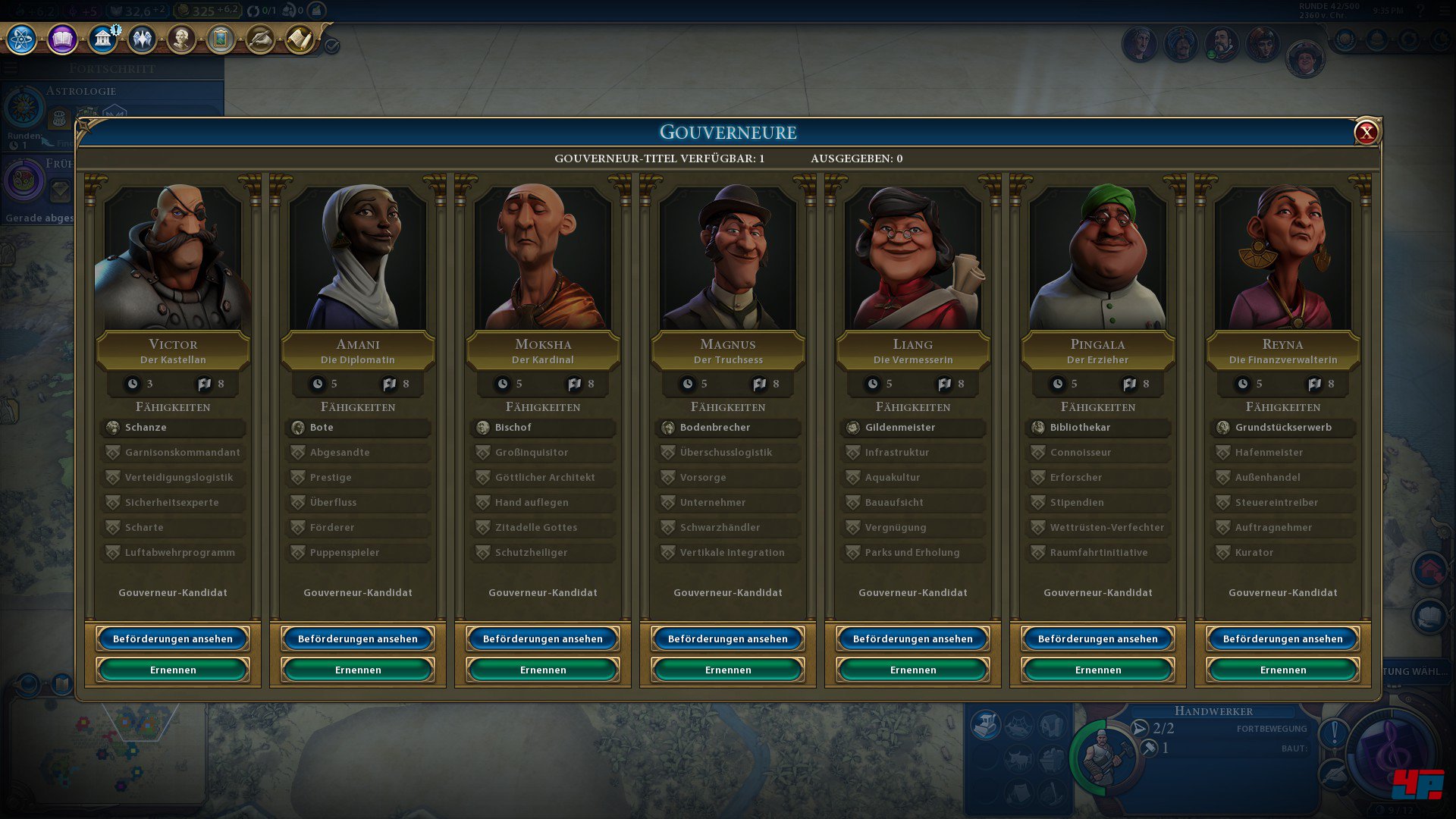The width and height of the screenshot is (1456, 819).
Task: Select Pingala's Bibliothekar ability
Action: 1098,428
